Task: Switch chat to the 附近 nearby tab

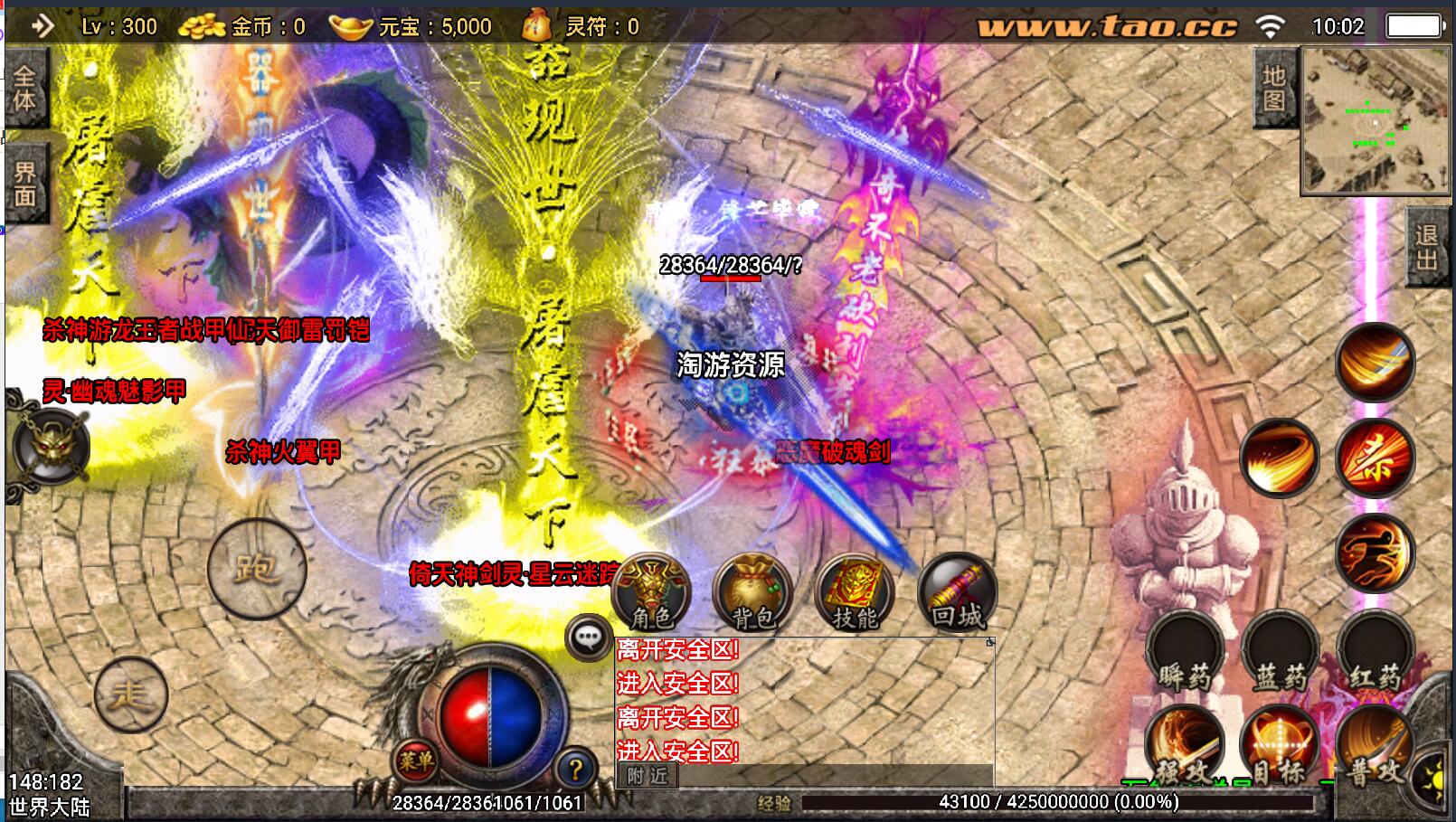Action: click(x=648, y=776)
